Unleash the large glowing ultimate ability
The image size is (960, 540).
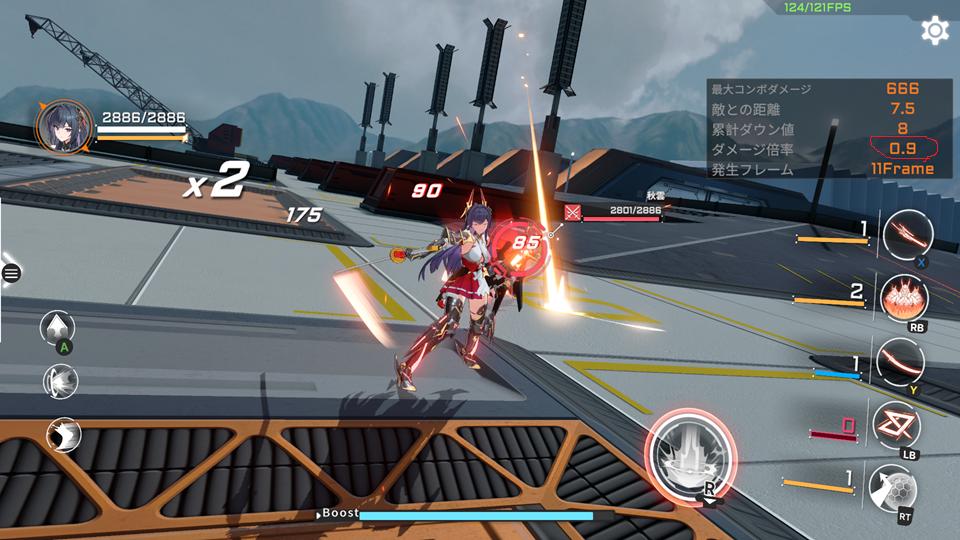tap(692, 456)
